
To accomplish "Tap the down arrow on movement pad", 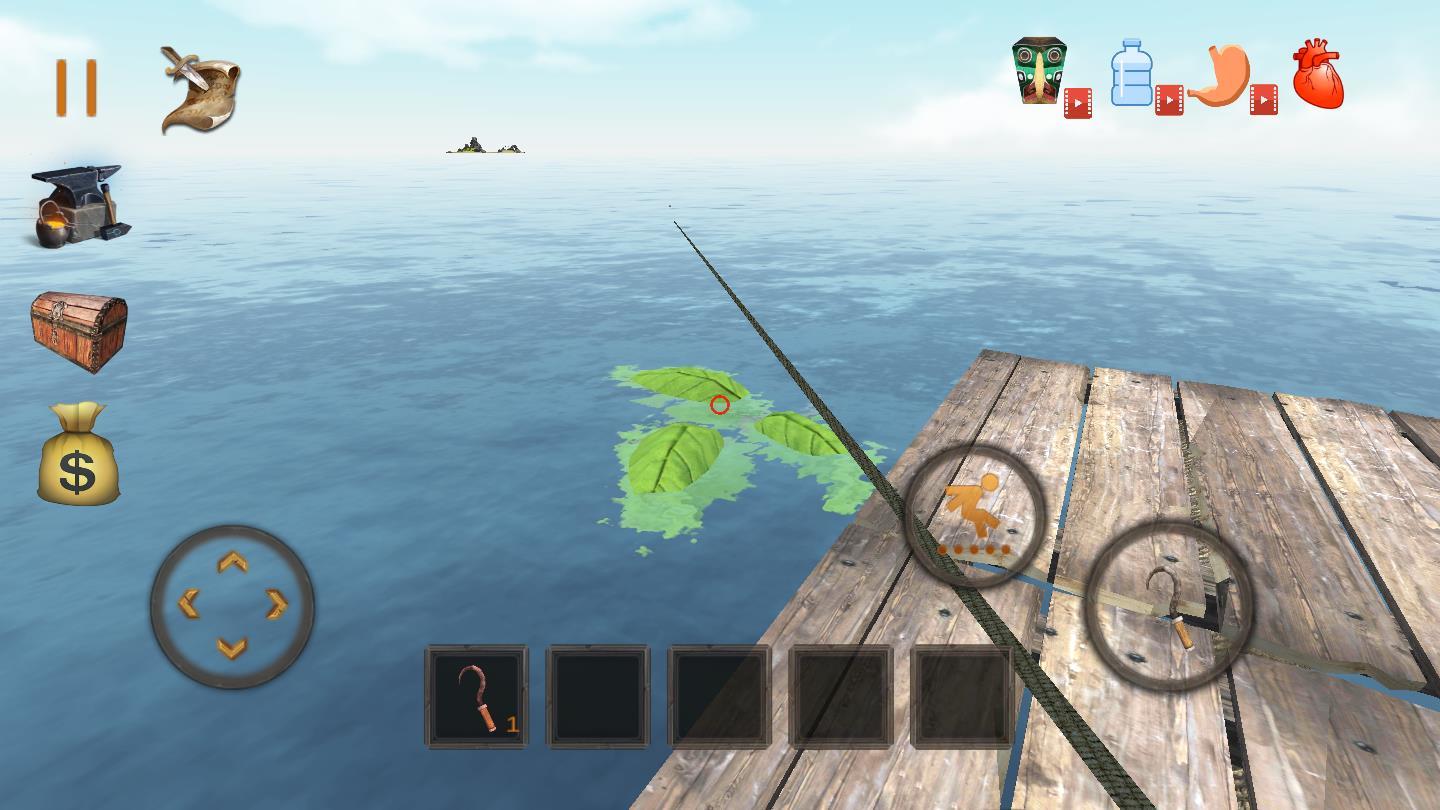I will (232, 648).
